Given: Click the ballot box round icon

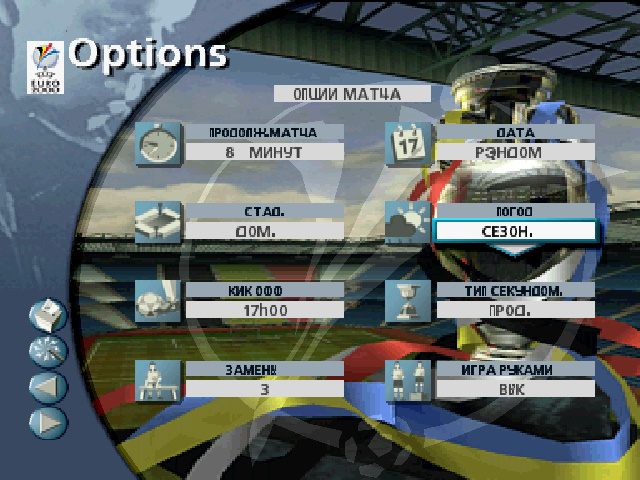Looking at the screenshot, I should tap(49, 316).
